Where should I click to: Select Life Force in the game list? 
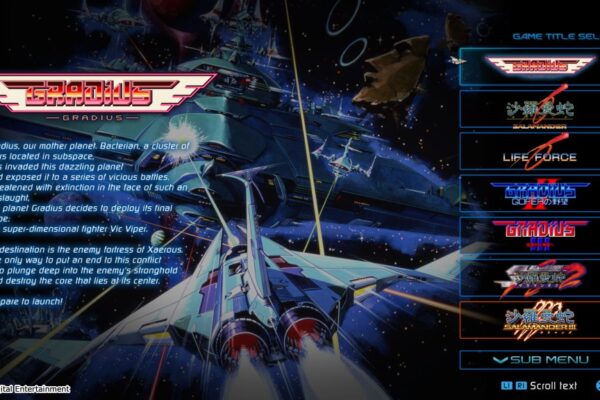[529, 152]
